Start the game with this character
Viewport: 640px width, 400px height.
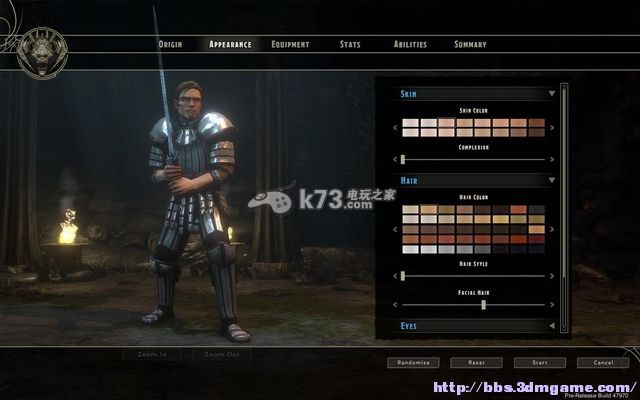[540, 363]
